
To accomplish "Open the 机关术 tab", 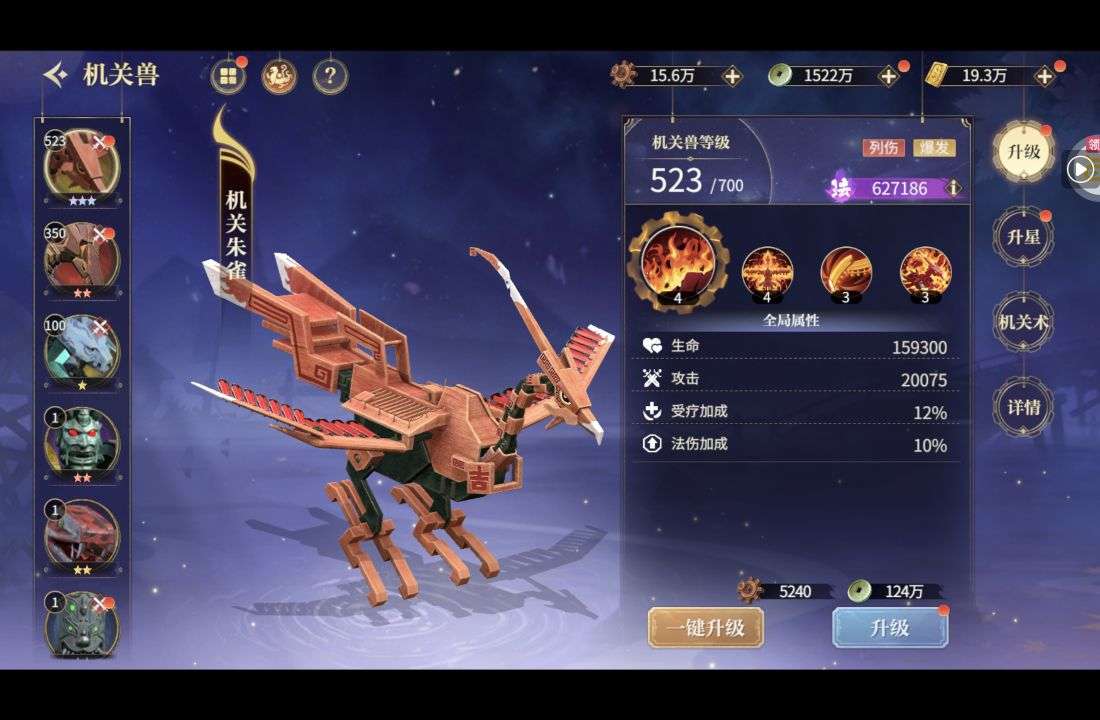I will (1023, 322).
